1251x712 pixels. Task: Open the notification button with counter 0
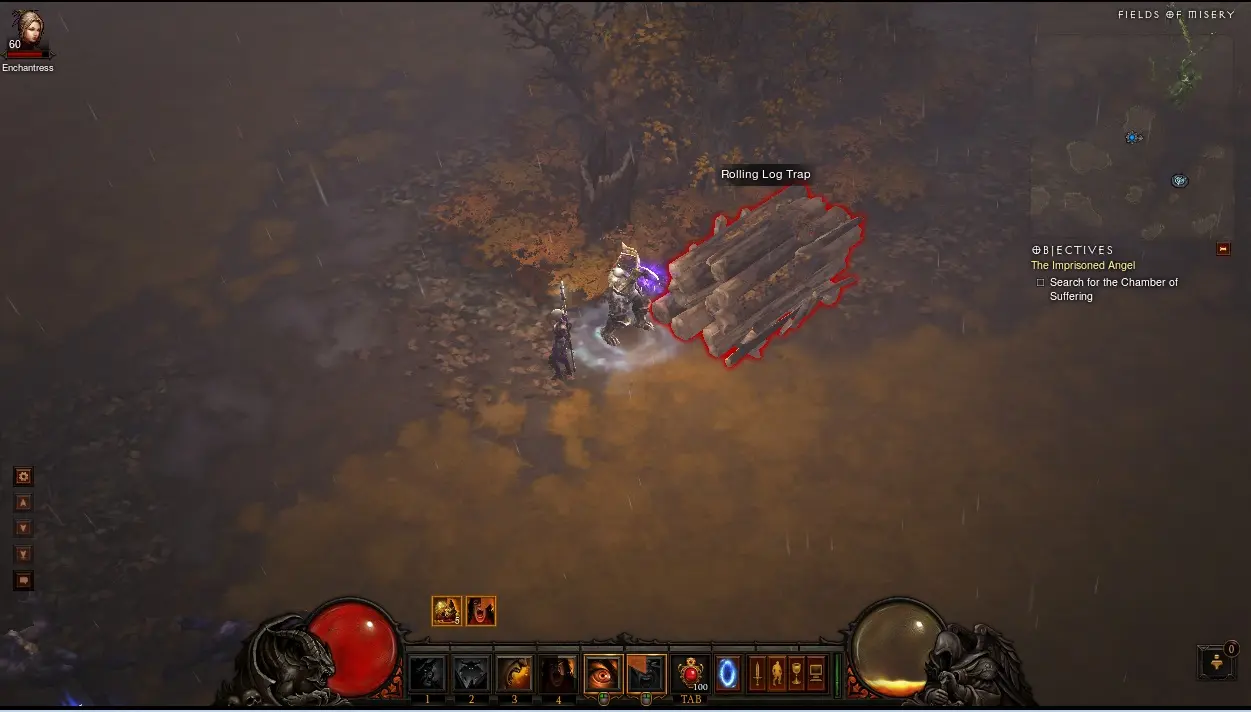(1217, 662)
